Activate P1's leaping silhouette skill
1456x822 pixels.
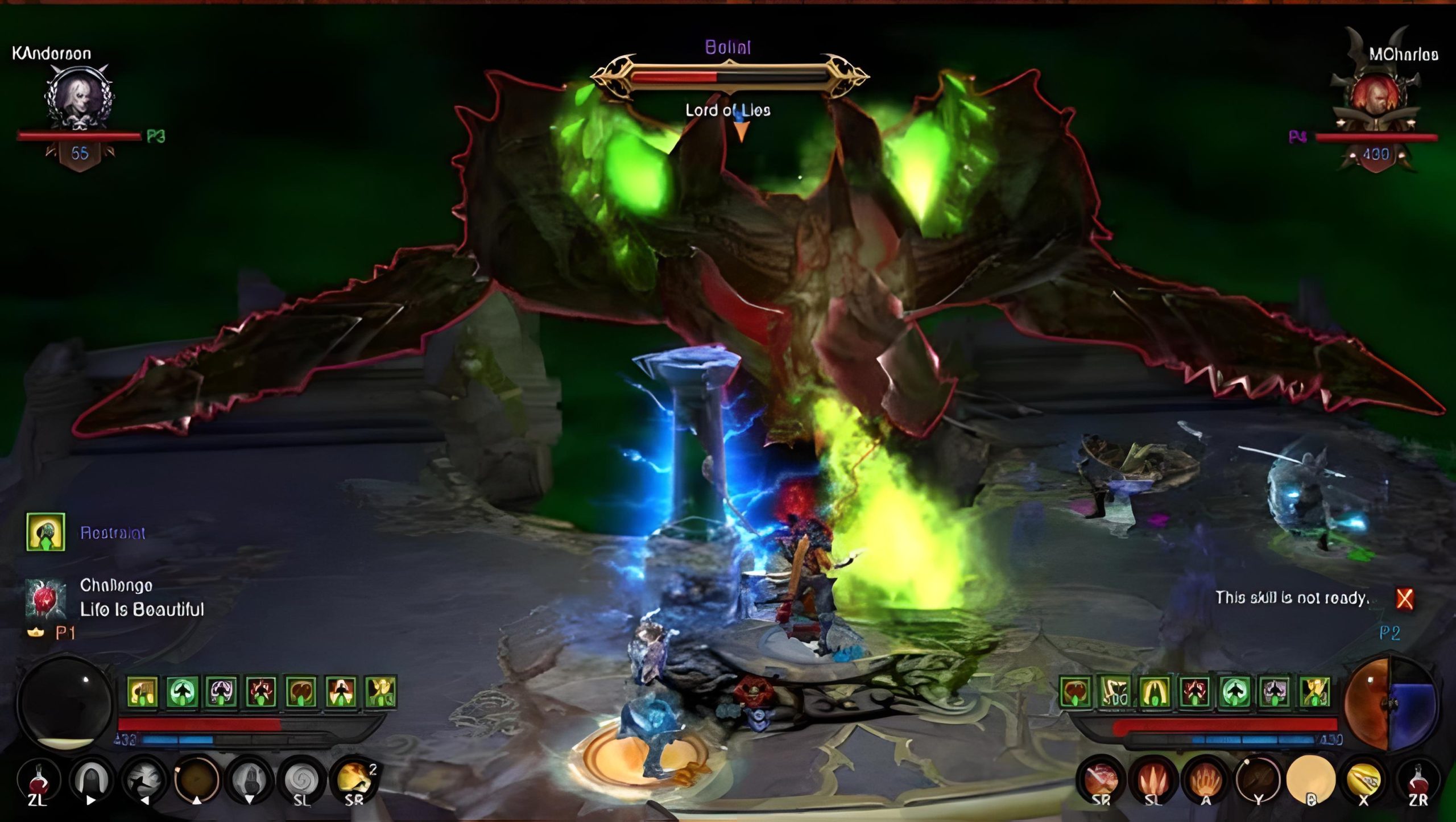point(144,779)
